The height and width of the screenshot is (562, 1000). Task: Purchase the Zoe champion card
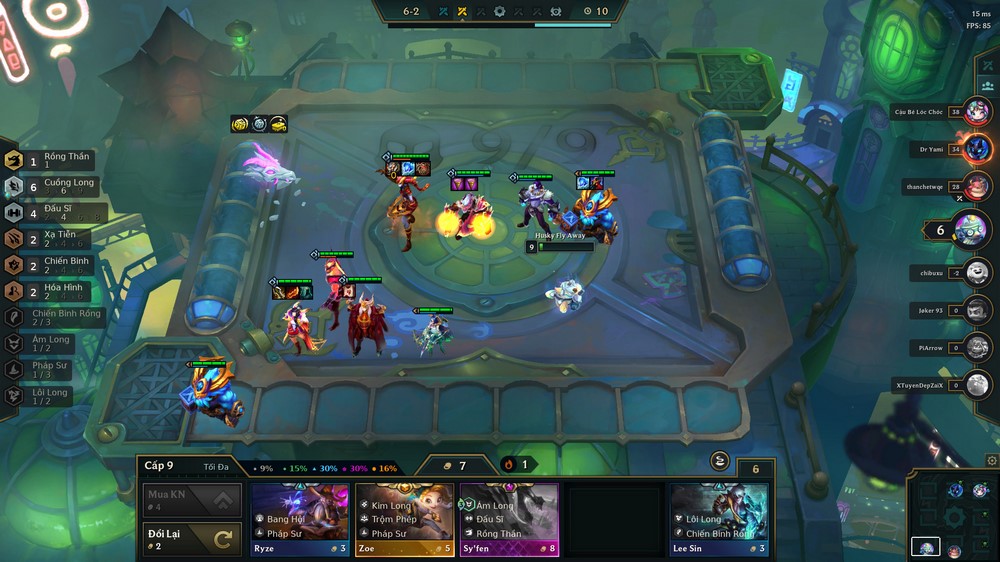point(404,519)
